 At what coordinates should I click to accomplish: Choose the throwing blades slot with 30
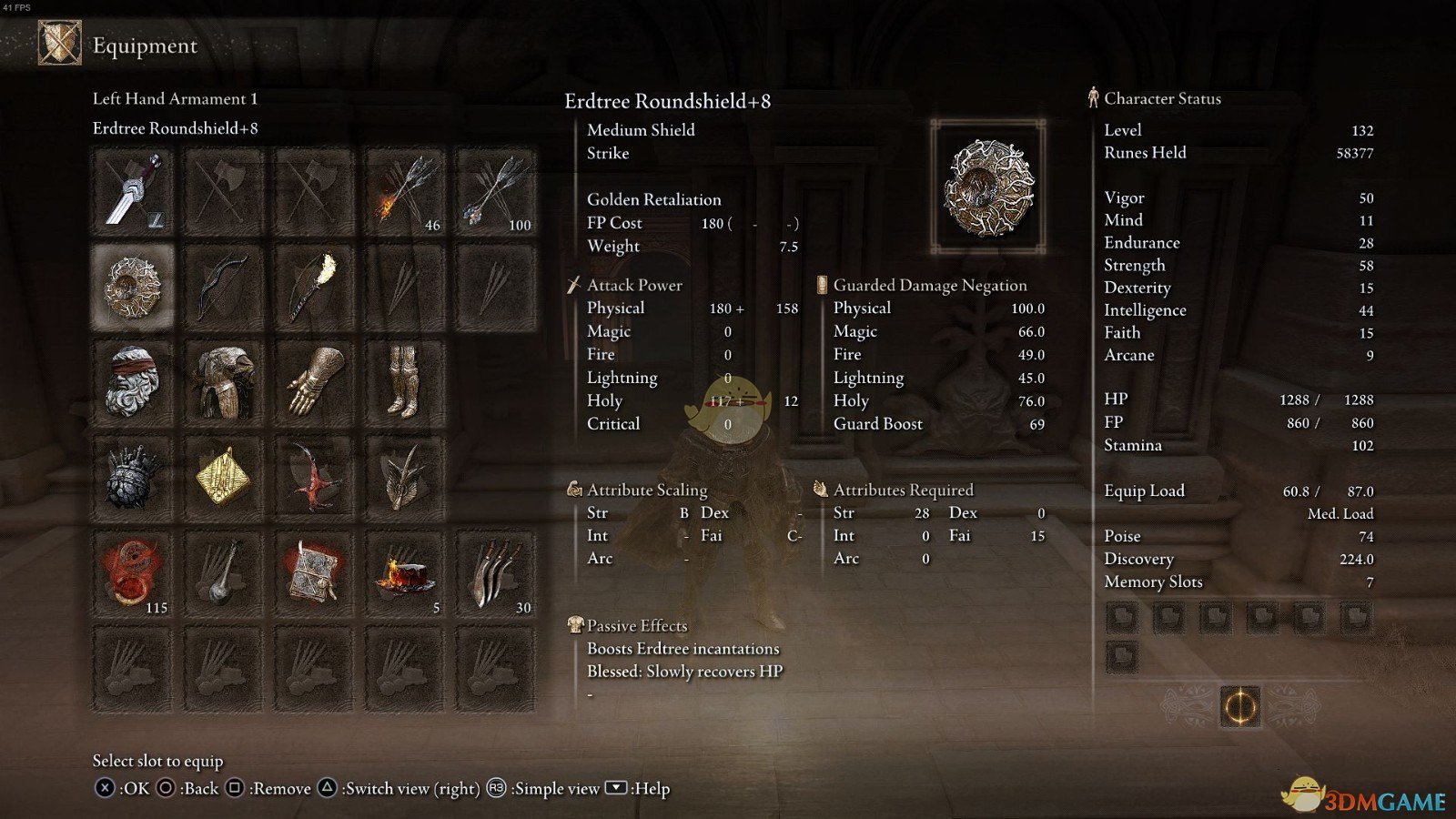(x=496, y=574)
